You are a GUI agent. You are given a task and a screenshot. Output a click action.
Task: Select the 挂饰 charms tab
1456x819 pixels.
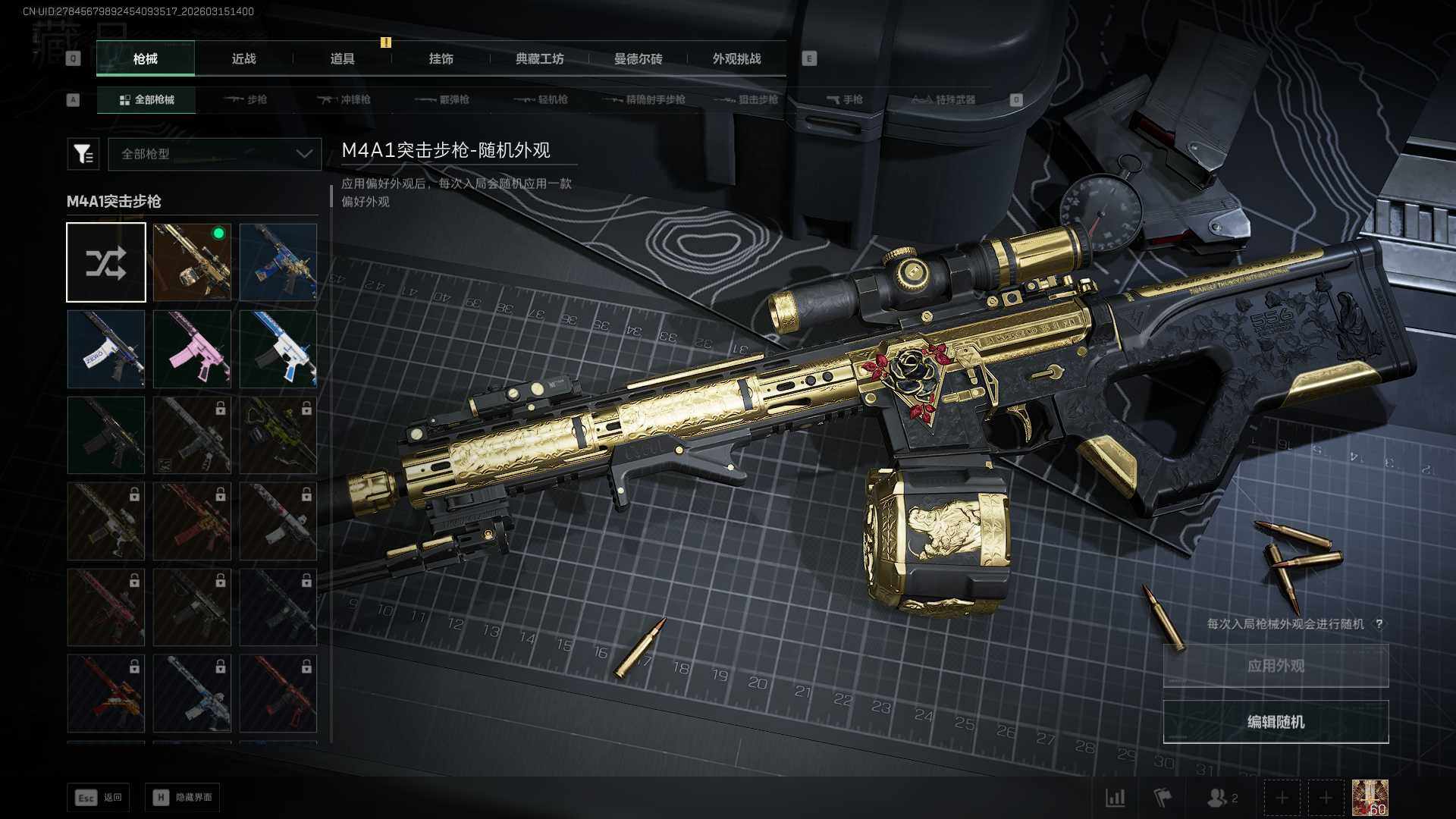pos(441,59)
